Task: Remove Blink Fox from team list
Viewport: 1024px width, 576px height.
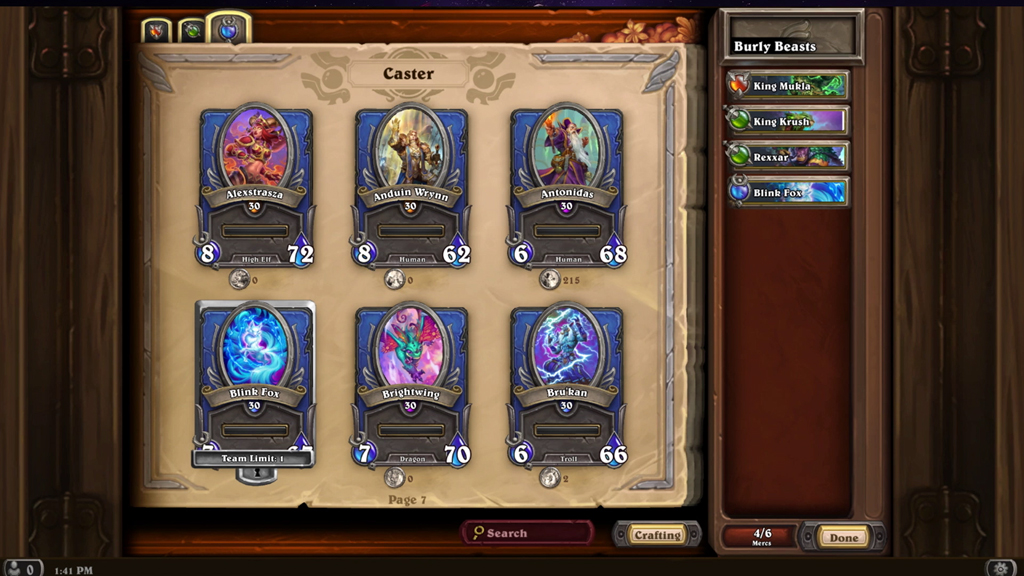Action: [x=788, y=192]
